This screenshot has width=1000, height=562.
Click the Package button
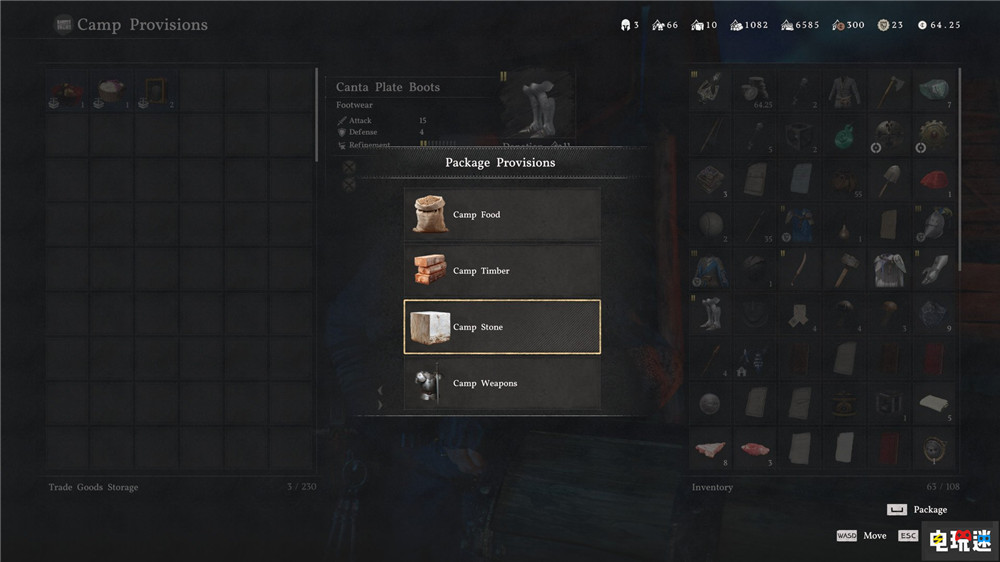pos(919,509)
